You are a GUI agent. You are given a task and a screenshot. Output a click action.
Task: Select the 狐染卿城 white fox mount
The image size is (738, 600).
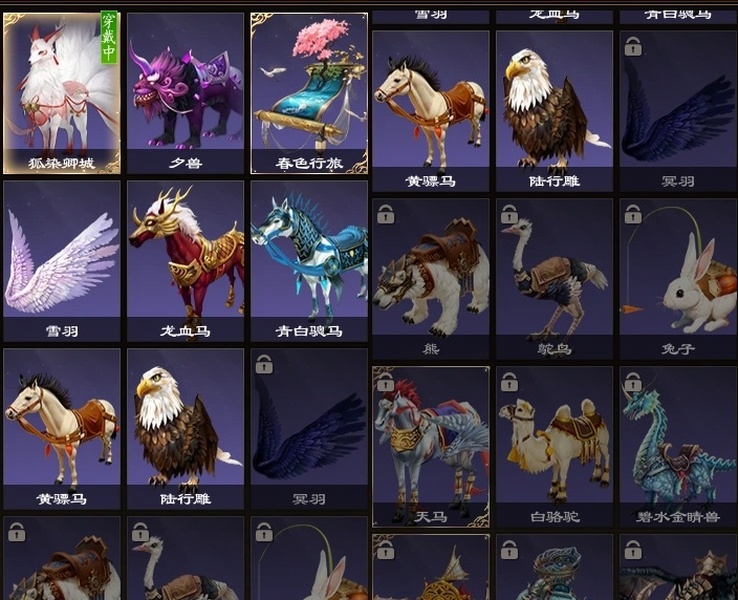point(62,92)
